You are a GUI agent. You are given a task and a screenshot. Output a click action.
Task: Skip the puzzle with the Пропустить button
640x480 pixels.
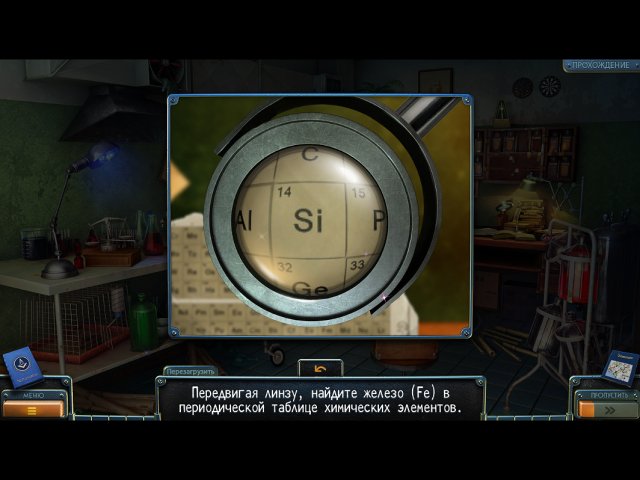606,407
